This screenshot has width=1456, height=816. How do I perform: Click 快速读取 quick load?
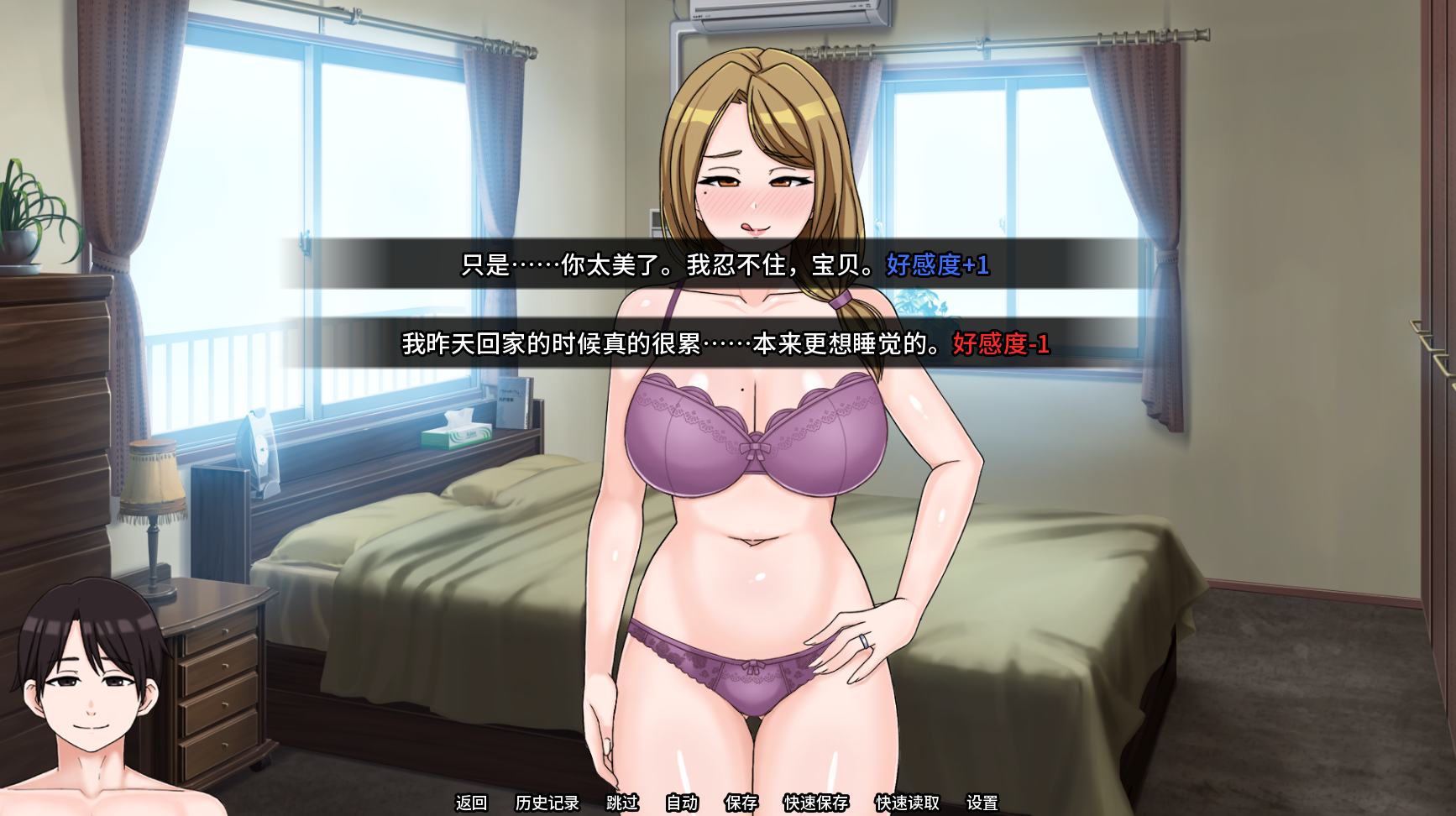[907, 803]
